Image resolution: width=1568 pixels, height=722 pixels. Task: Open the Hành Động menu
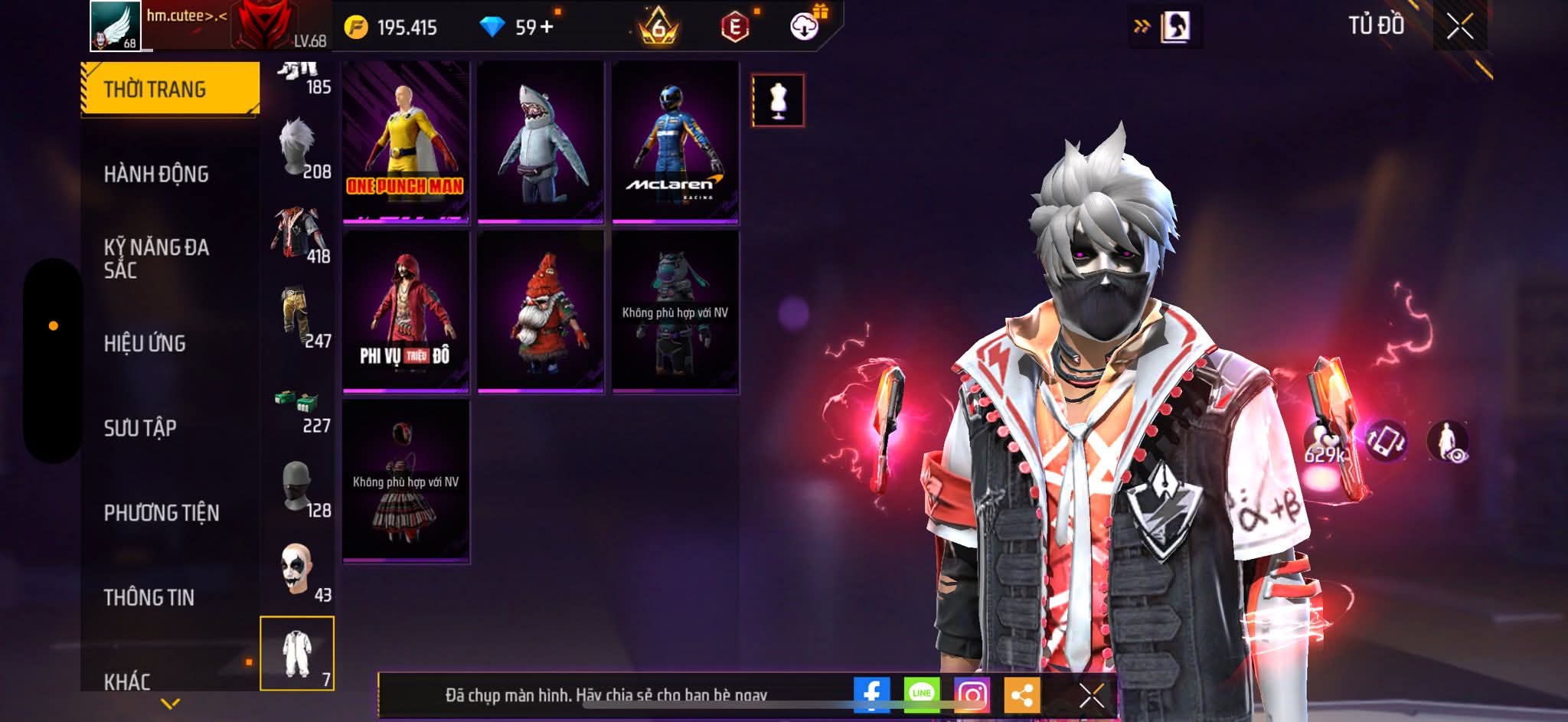(x=156, y=175)
